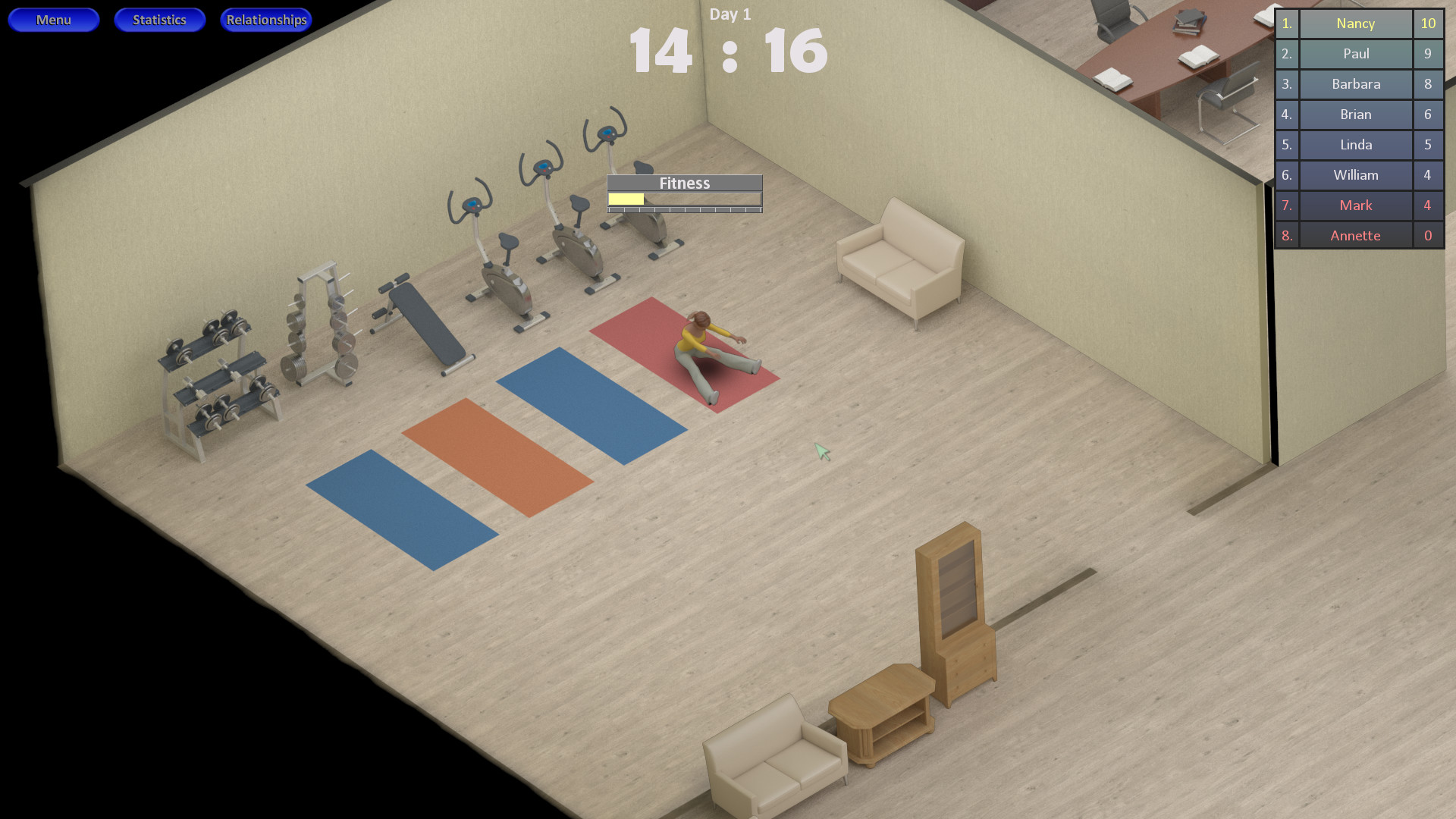Screen dimensions: 1456x819
Task: Select William in the rankings
Action: pyautogui.click(x=1355, y=175)
